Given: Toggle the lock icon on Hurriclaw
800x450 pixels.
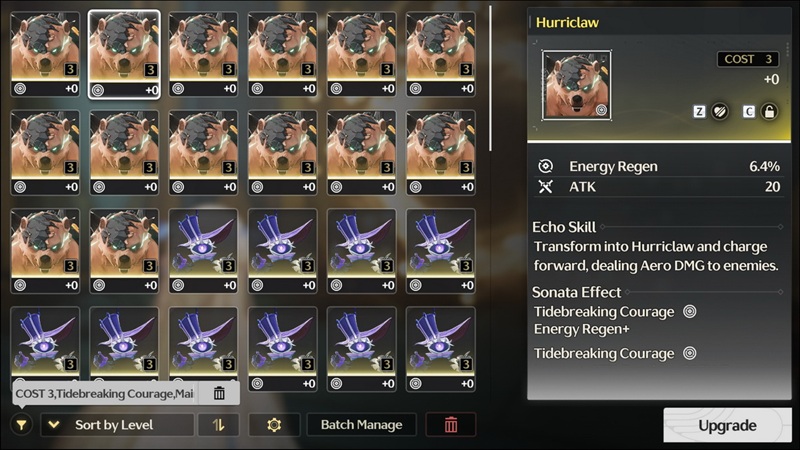Looking at the screenshot, I should (x=769, y=112).
